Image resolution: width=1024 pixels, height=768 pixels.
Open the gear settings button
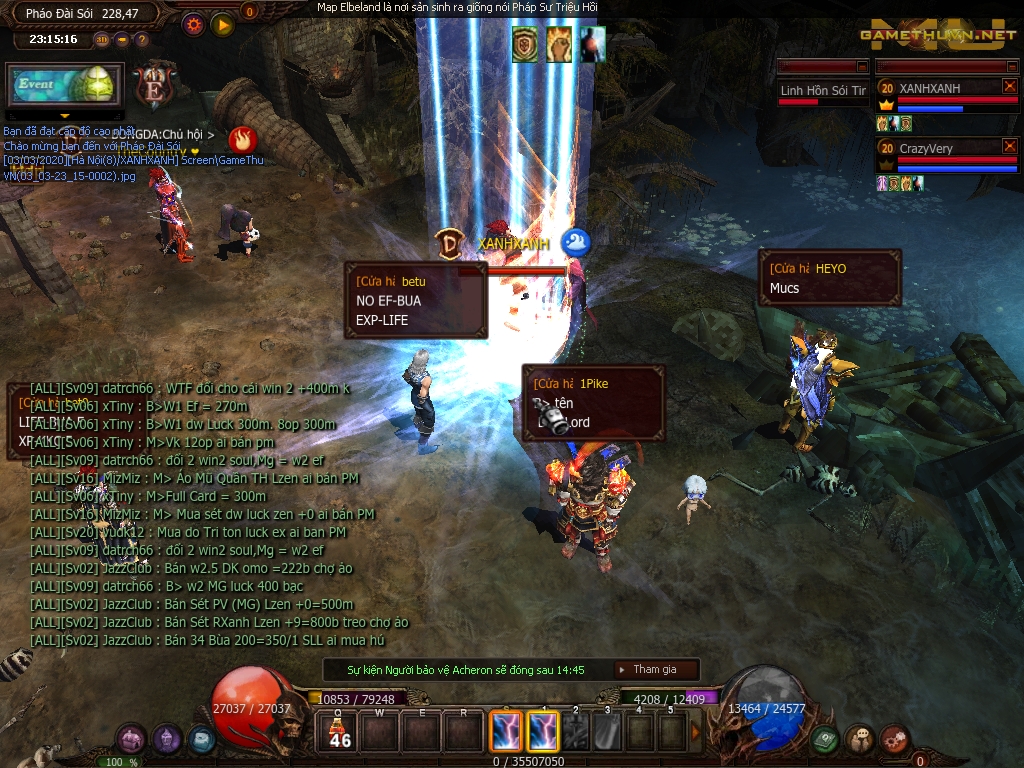pyautogui.click(x=195, y=24)
